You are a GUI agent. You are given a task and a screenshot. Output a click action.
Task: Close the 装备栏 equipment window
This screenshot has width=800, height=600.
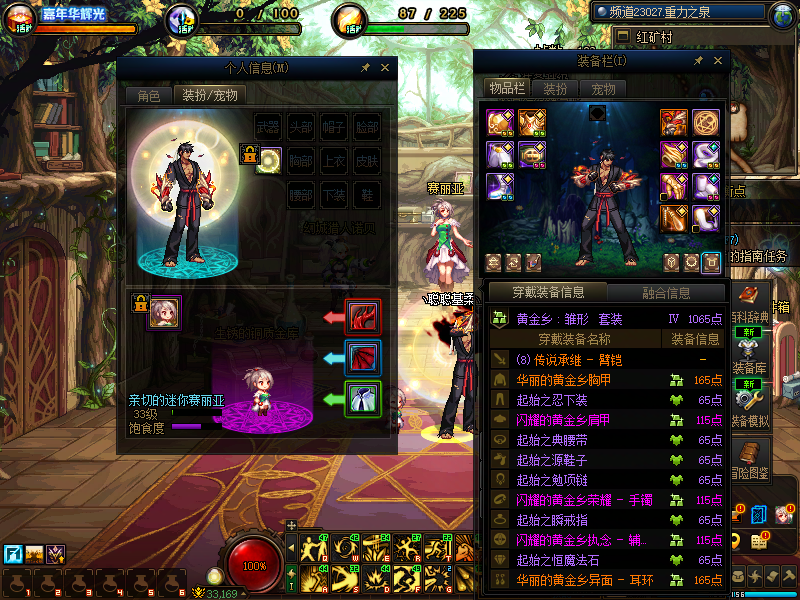[716, 61]
